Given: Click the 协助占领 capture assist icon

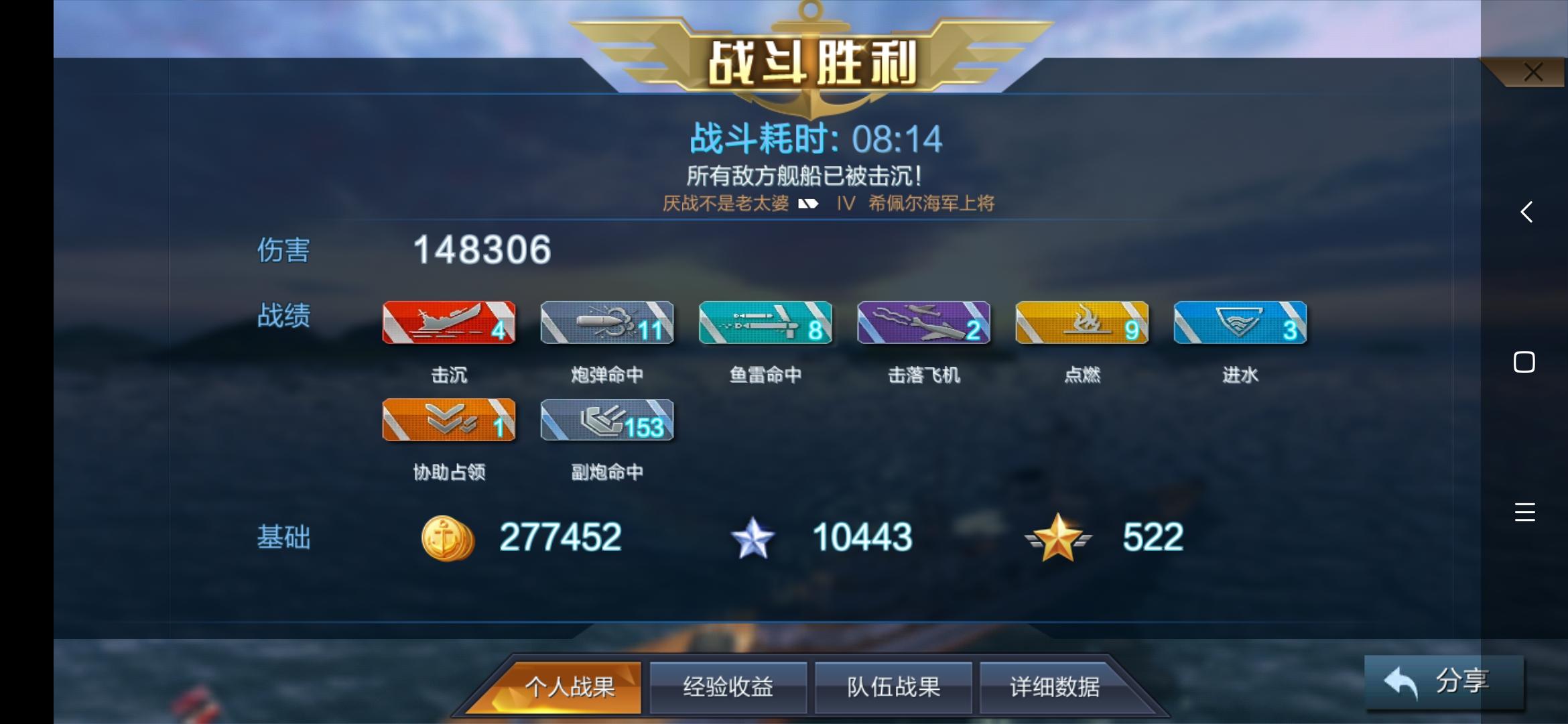Looking at the screenshot, I should point(448,420).
